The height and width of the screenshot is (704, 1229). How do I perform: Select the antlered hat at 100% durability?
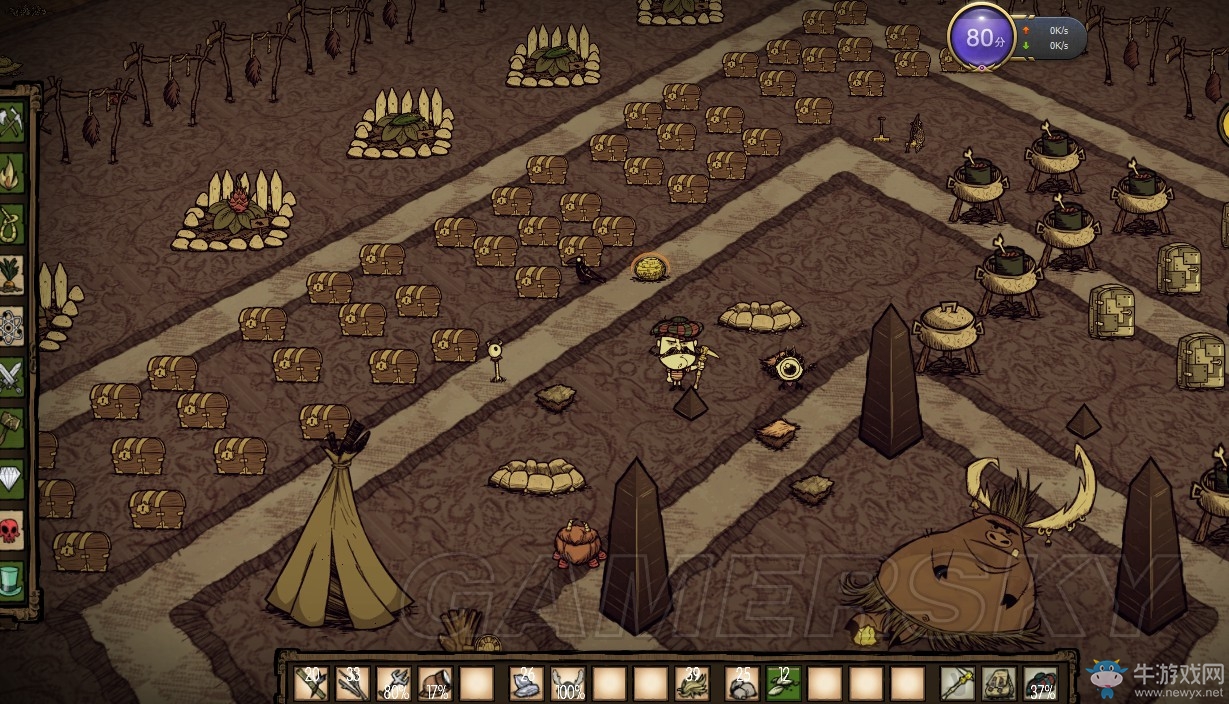568,684
